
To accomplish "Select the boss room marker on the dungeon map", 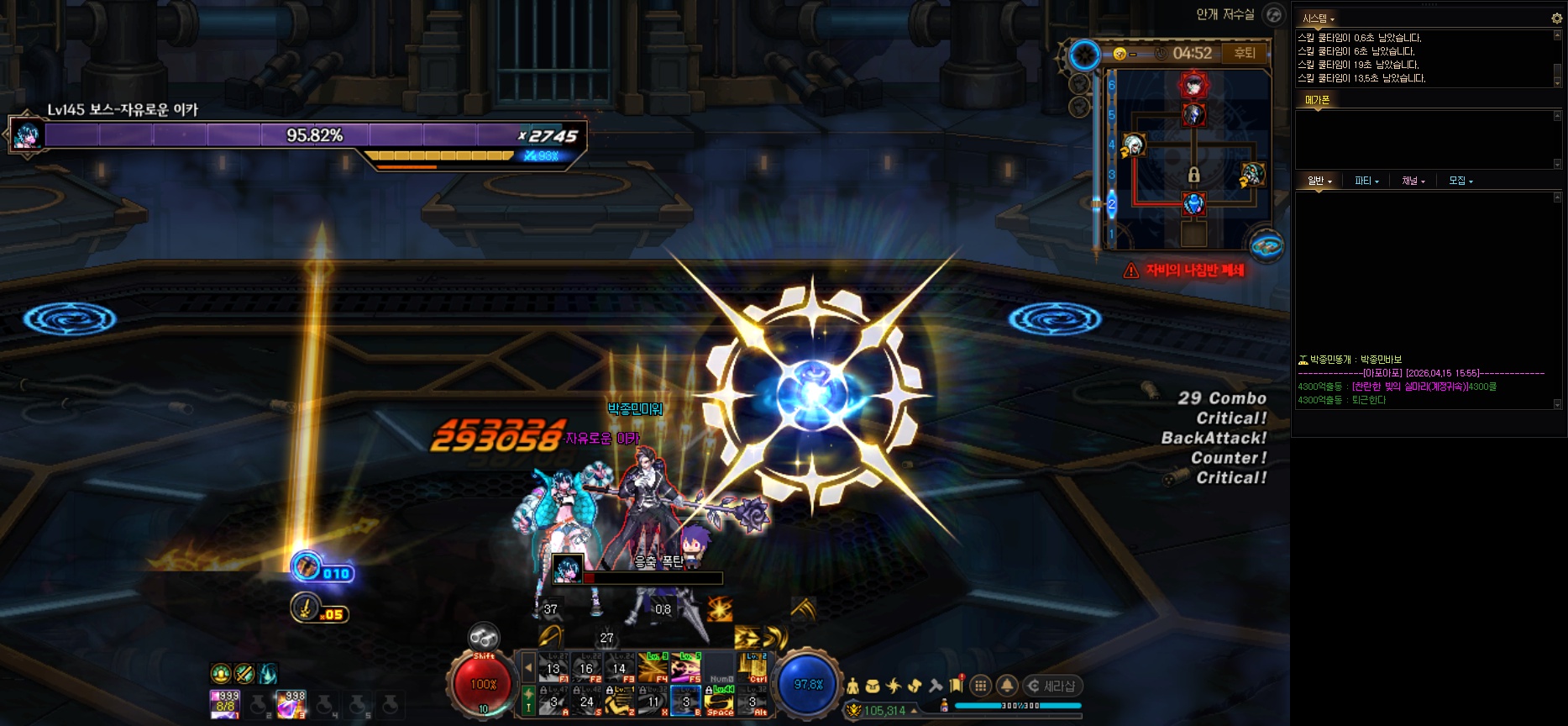I will point(1193,84).
